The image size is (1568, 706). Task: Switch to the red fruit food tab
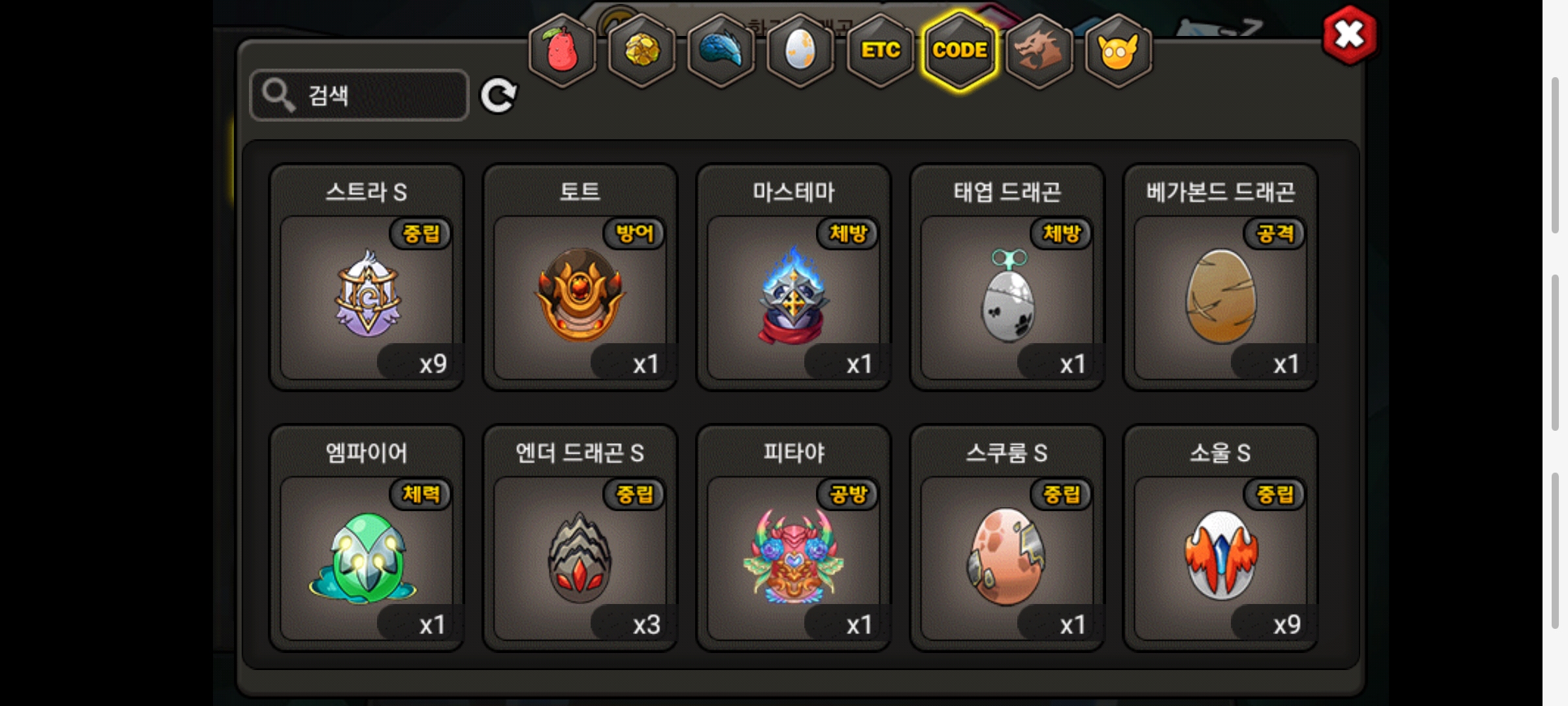coord(562,50)
